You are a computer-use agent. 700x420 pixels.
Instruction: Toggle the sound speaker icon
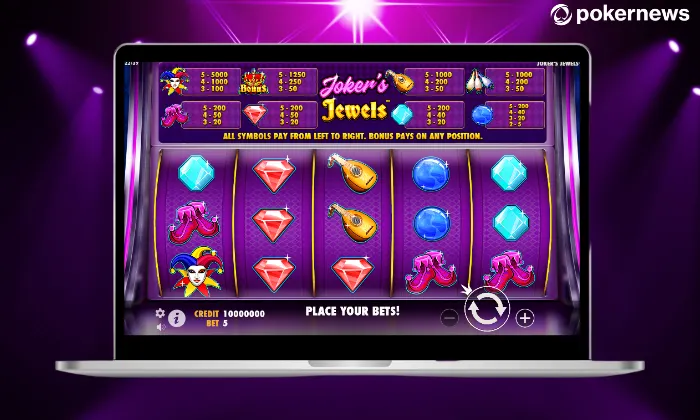160,325
